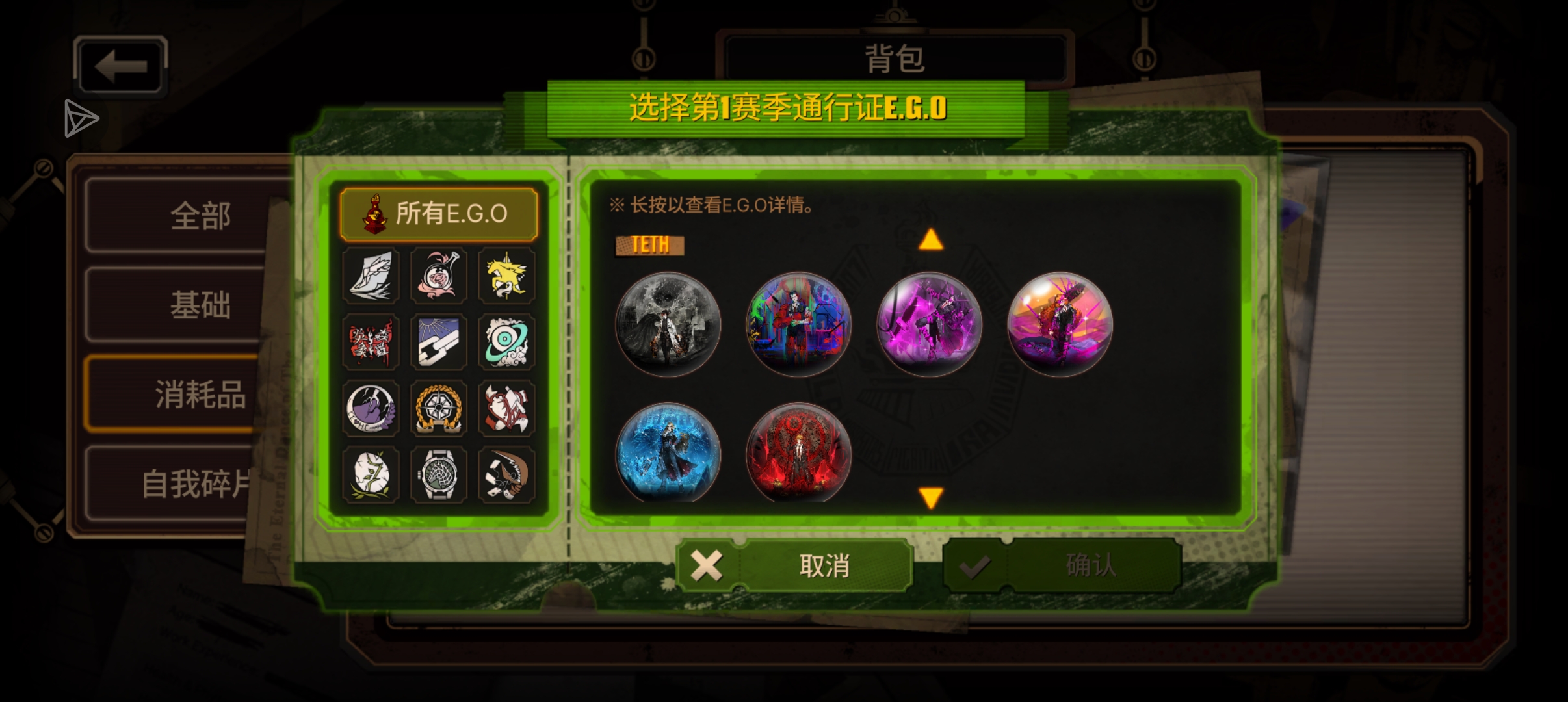1568x702 pixels.
Task: Open the teal cosmic eye filter icon
Action: 507,343
